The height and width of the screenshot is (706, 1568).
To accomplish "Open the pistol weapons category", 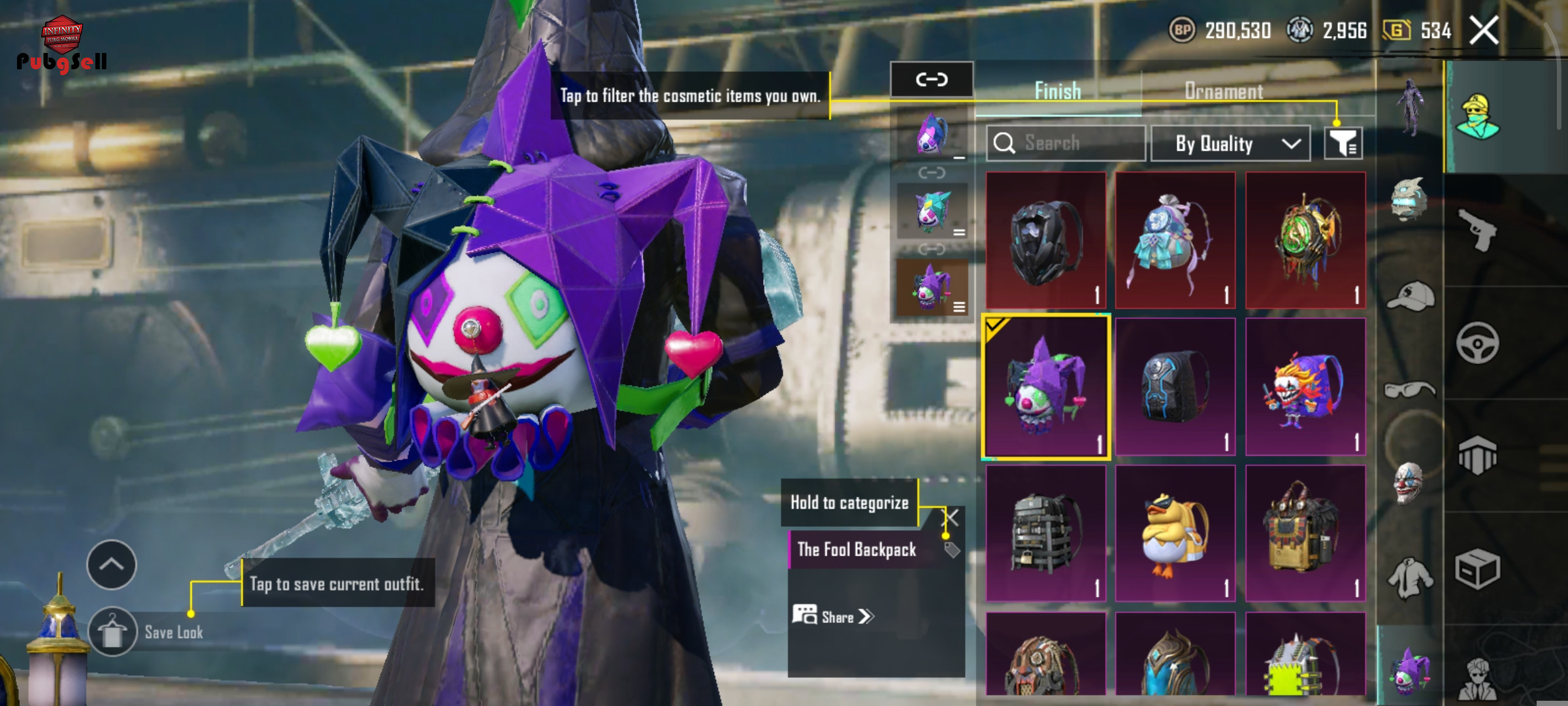I will tap(1477, 229).
